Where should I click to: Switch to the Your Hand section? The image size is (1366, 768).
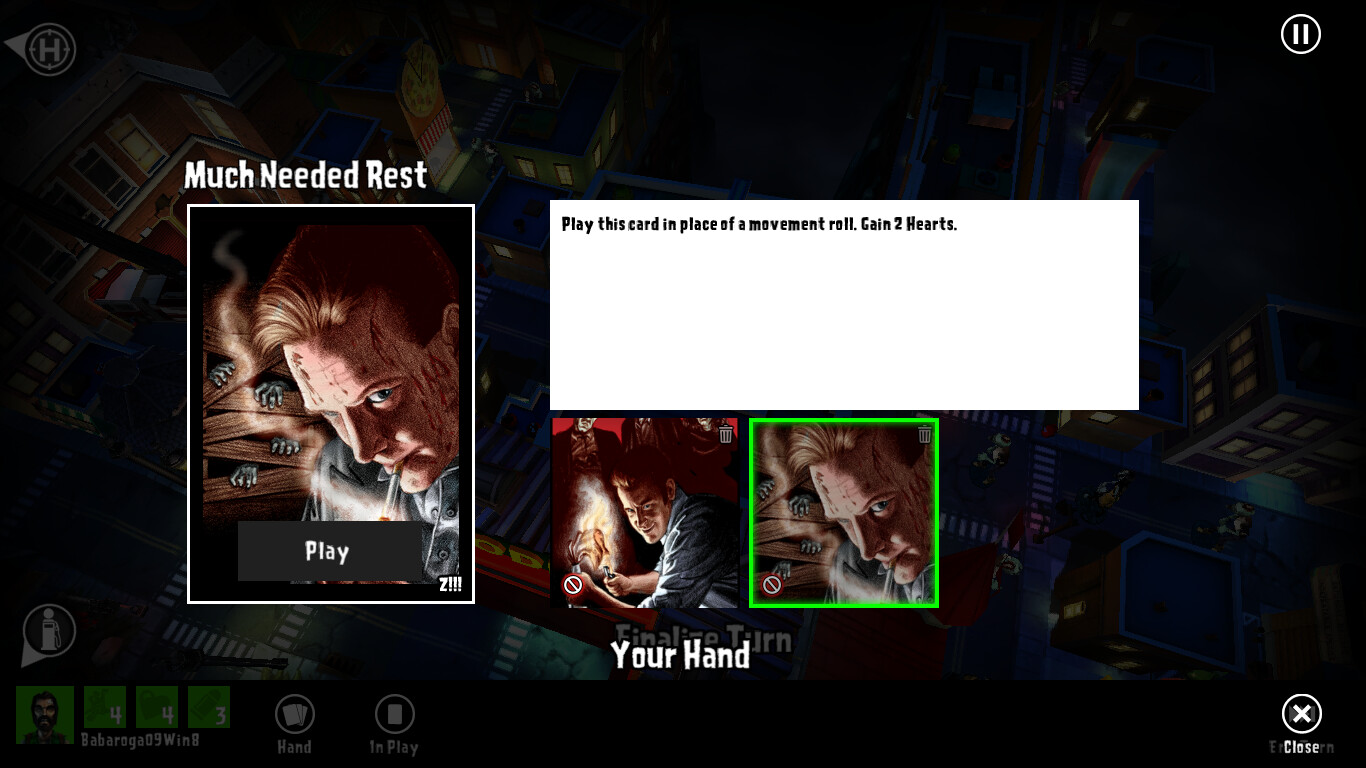coord(681,656)
